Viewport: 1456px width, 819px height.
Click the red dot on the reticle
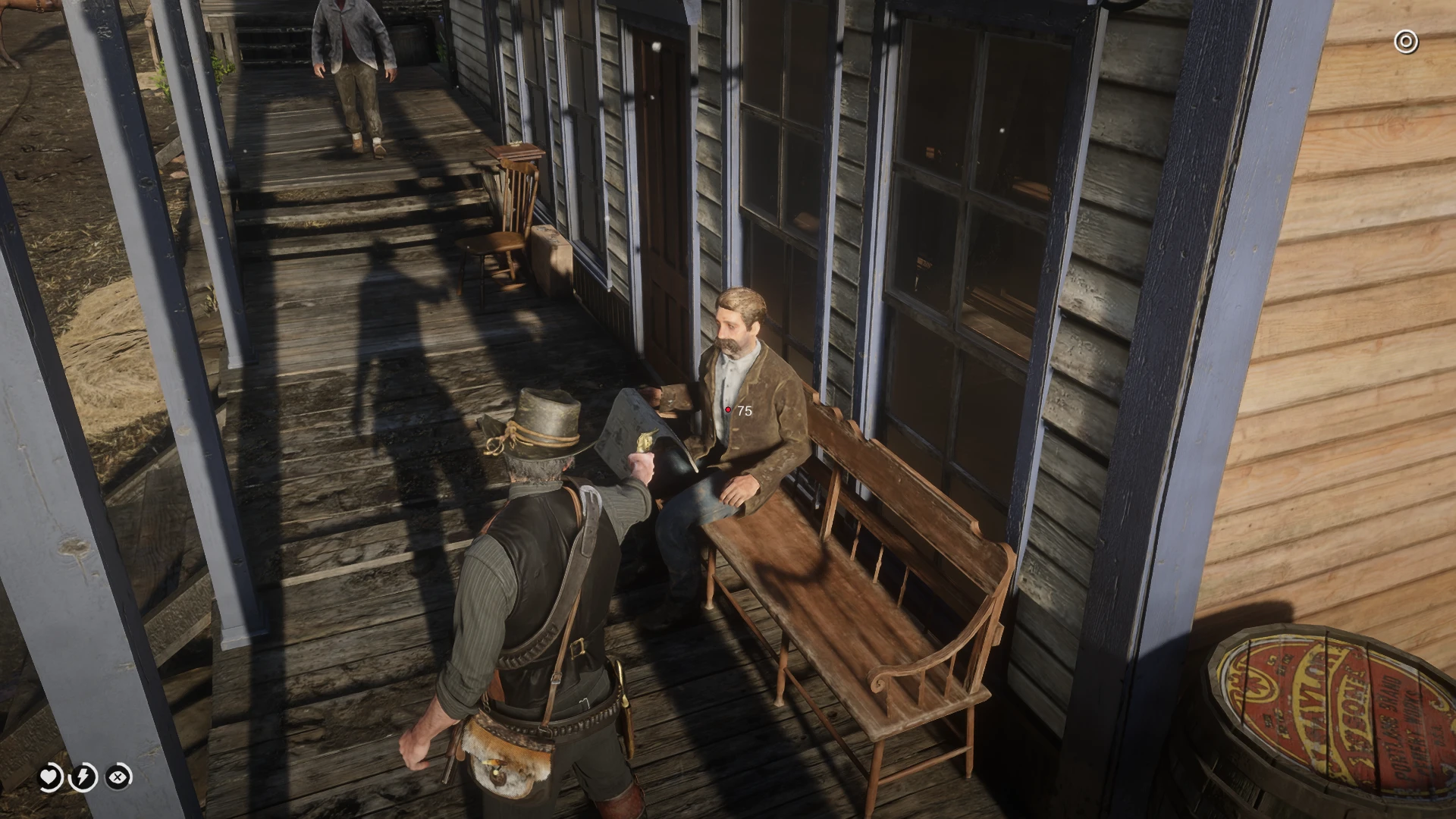click(x=729, y=410)
